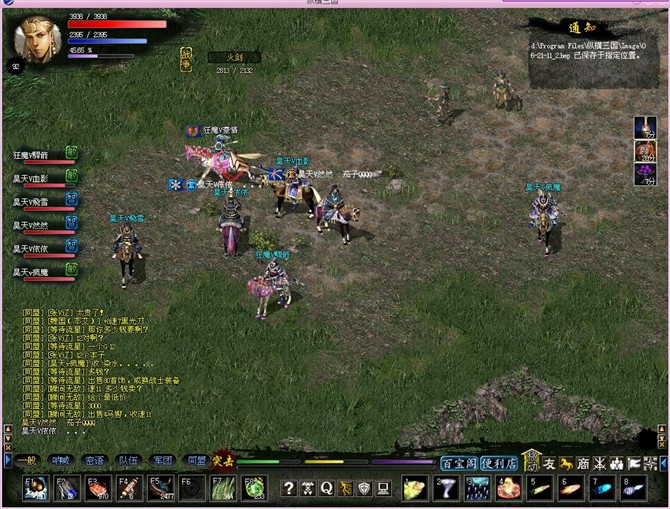The image size is (670, 509).
Task: Open the 便利店 convenience store
Action: click(x=498, y=463)
